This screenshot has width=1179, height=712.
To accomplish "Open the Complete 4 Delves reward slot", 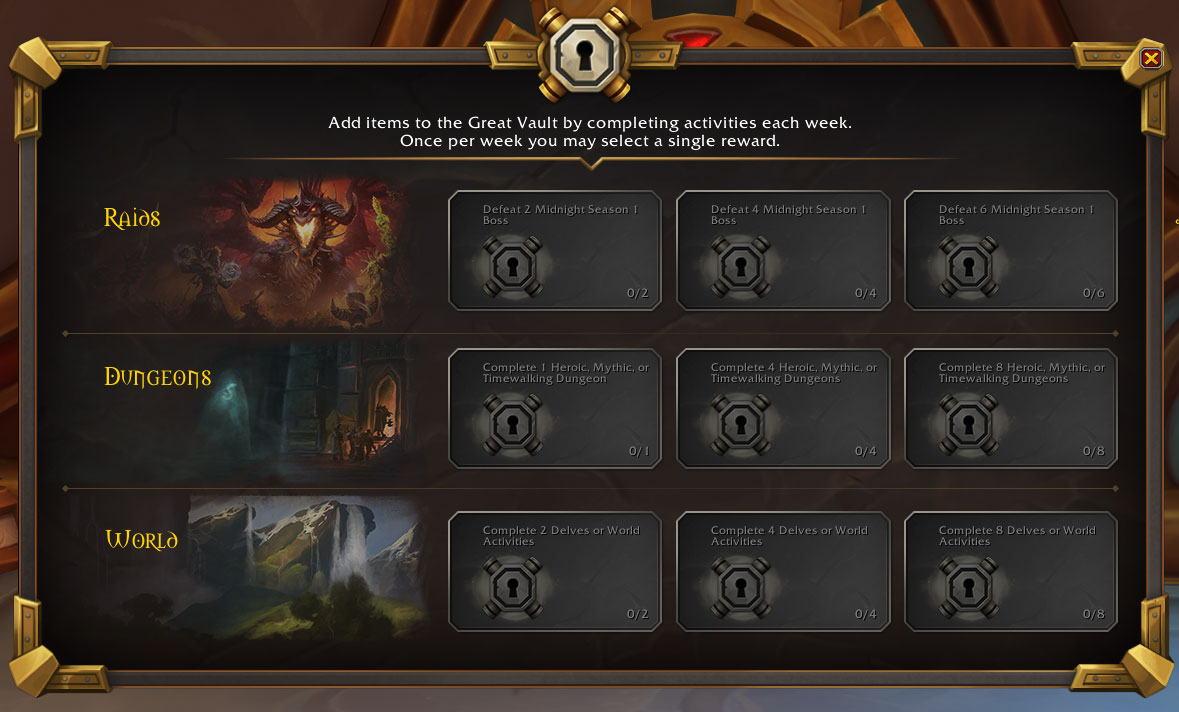I will (x=783, y=572).
